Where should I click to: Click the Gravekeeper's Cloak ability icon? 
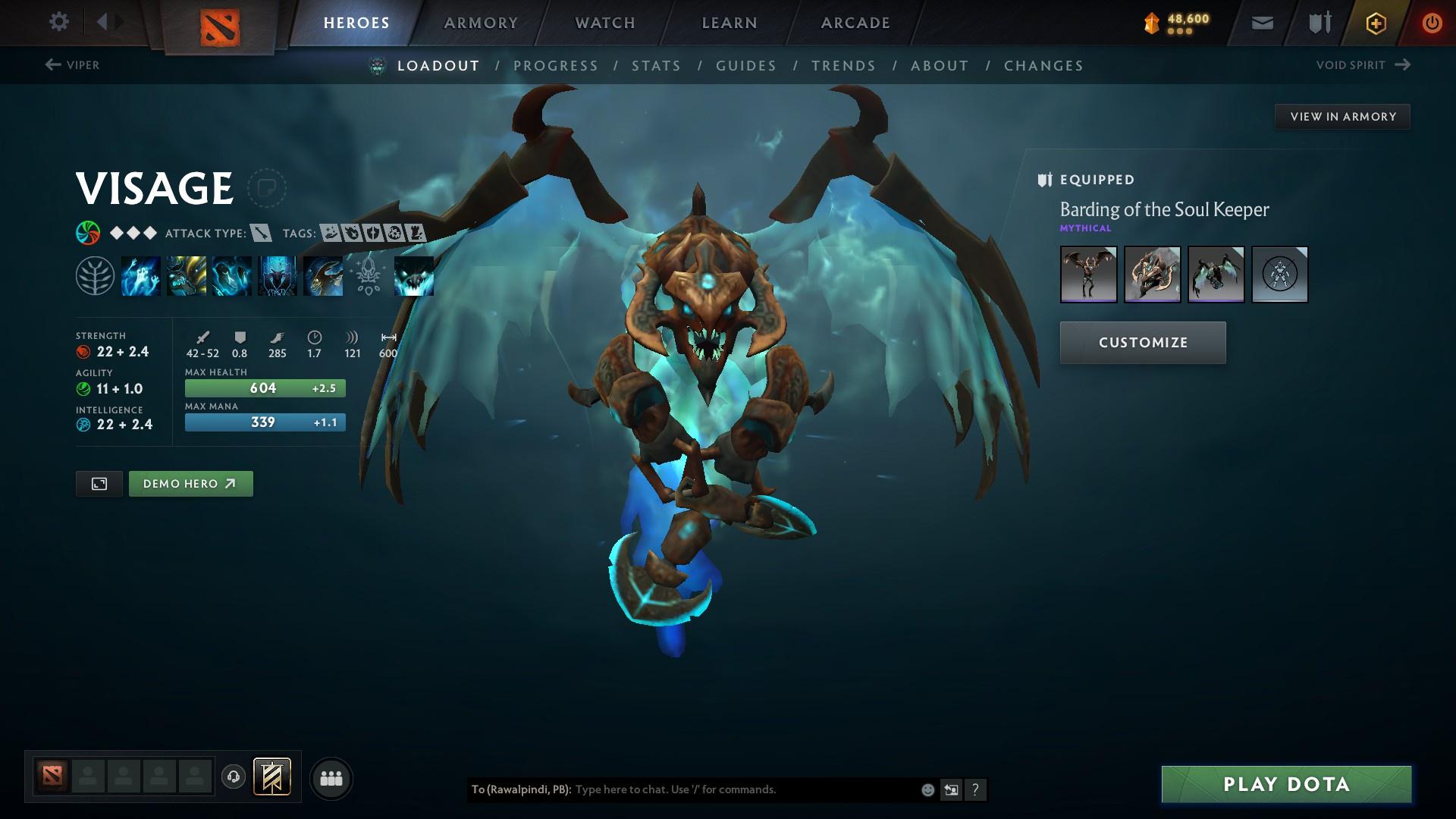[x=231, y=275]
